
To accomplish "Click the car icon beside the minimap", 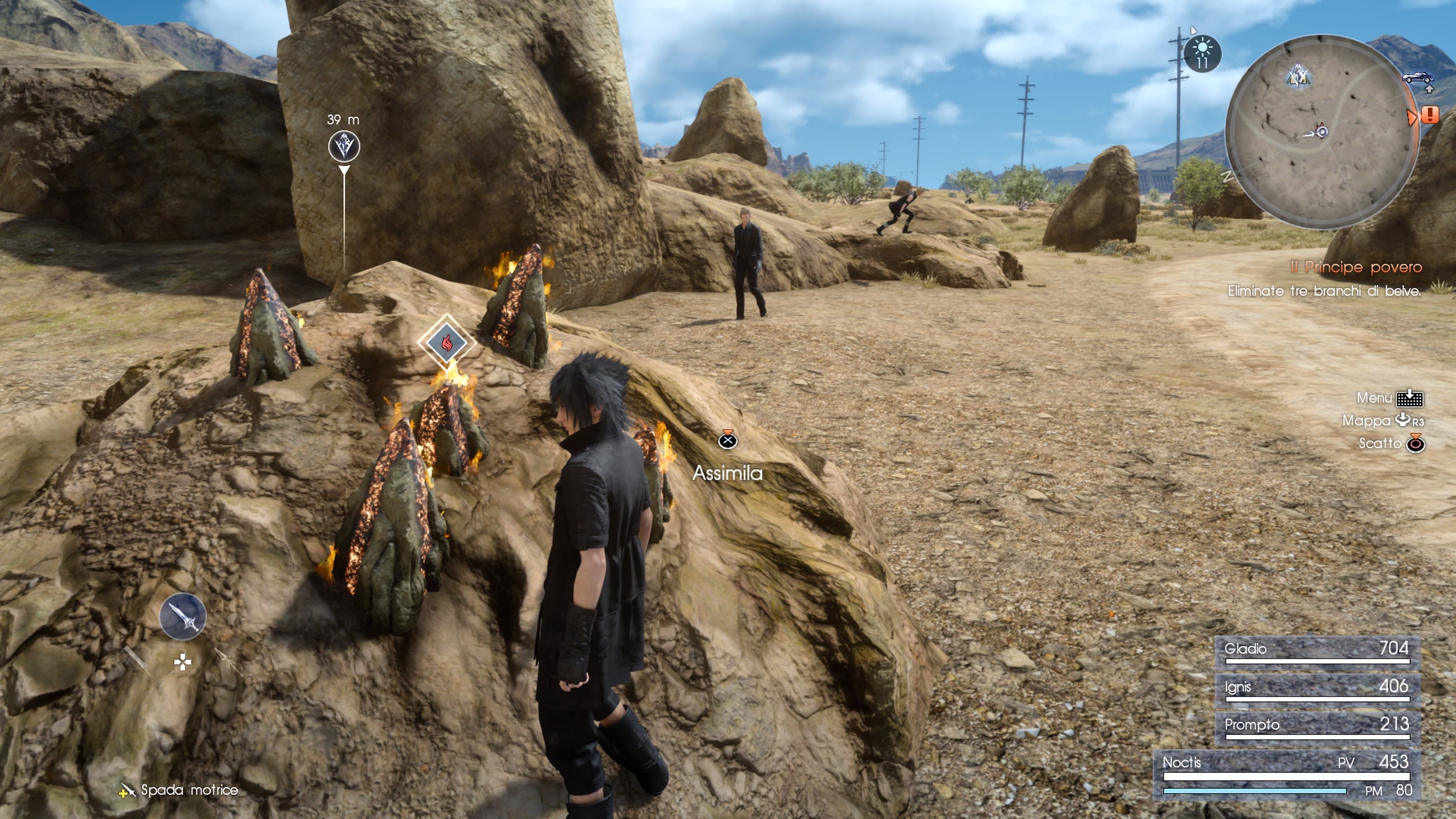I will click(x=1418, y=77).
